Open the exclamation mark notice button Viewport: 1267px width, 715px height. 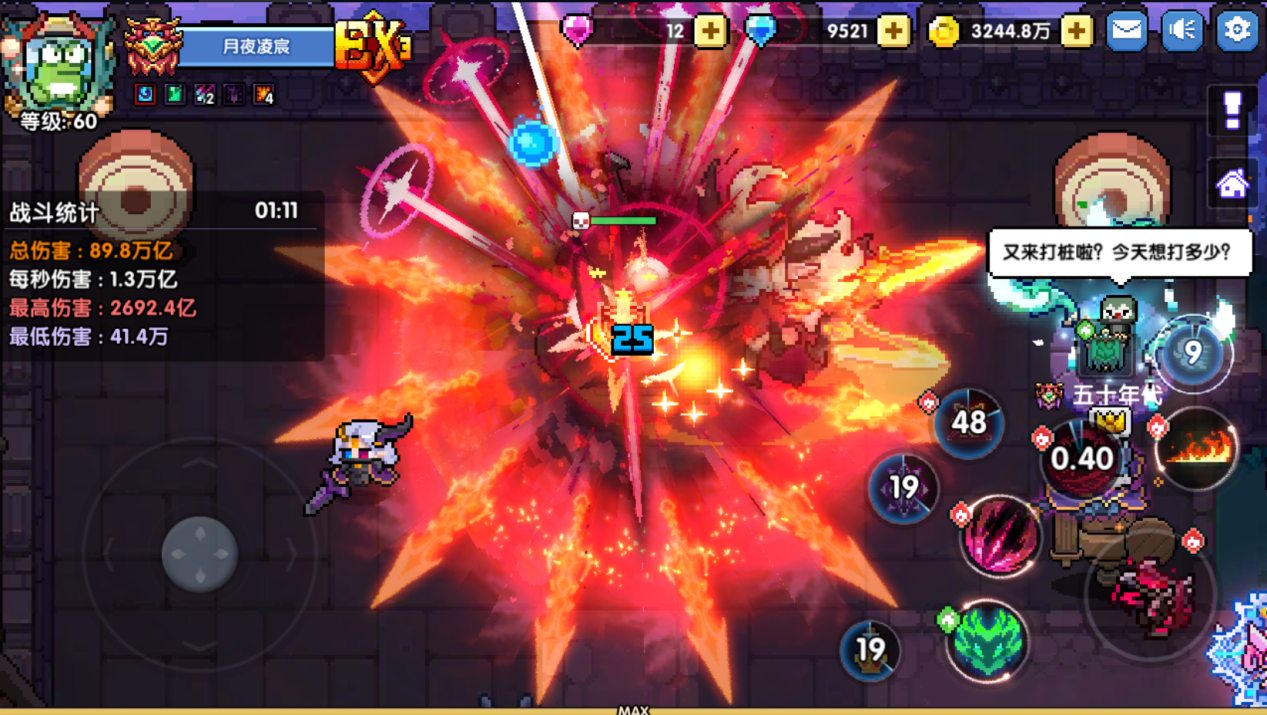(x=1232, y=108)
